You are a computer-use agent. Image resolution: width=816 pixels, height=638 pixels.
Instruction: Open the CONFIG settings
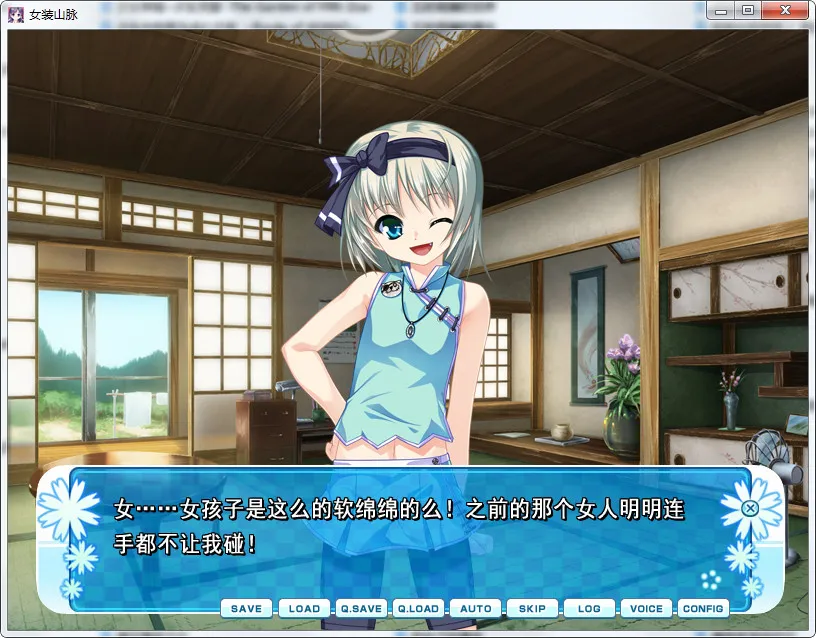tap(703, 608)
